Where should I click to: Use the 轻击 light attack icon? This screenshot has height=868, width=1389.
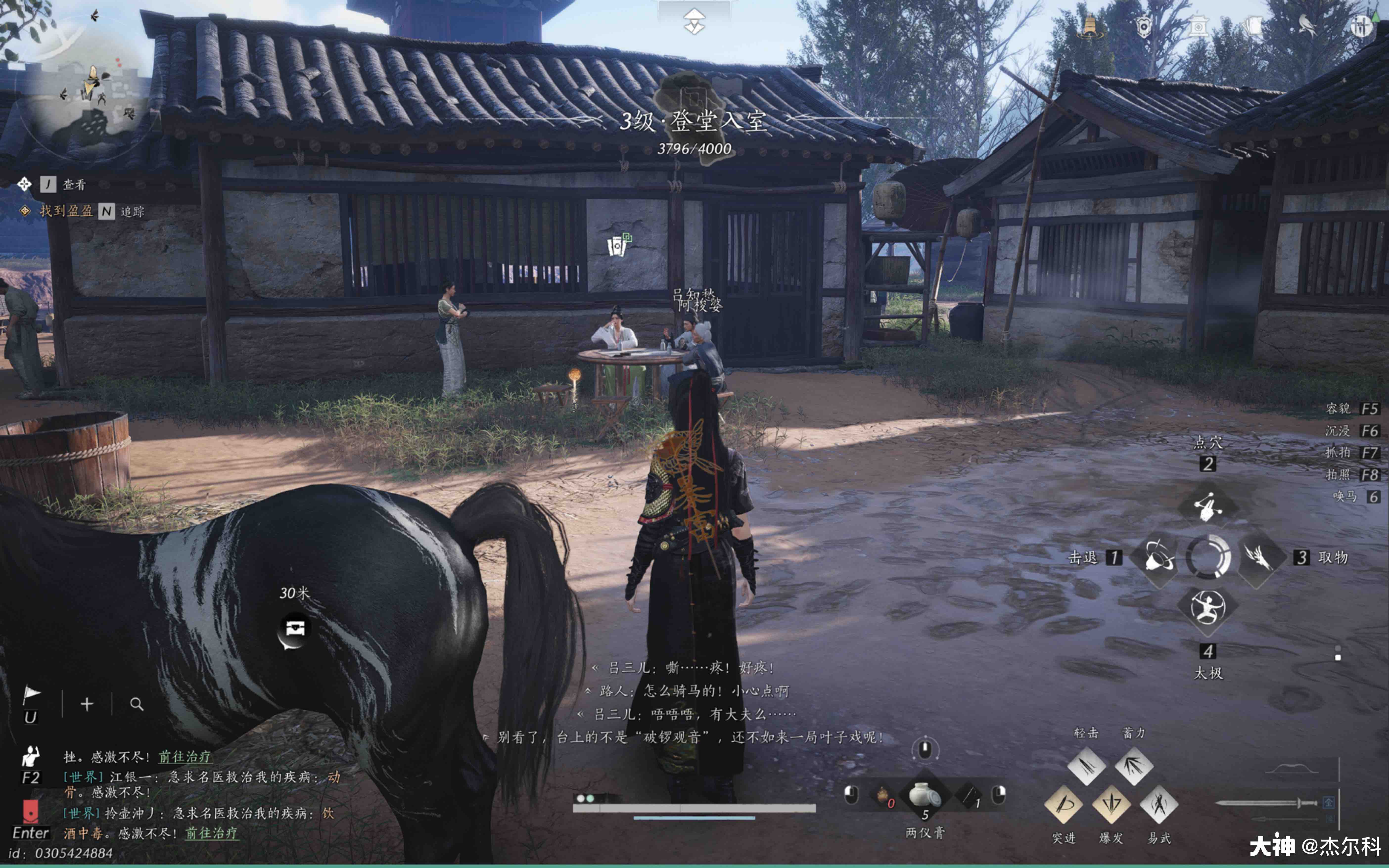click(1087, 765)
